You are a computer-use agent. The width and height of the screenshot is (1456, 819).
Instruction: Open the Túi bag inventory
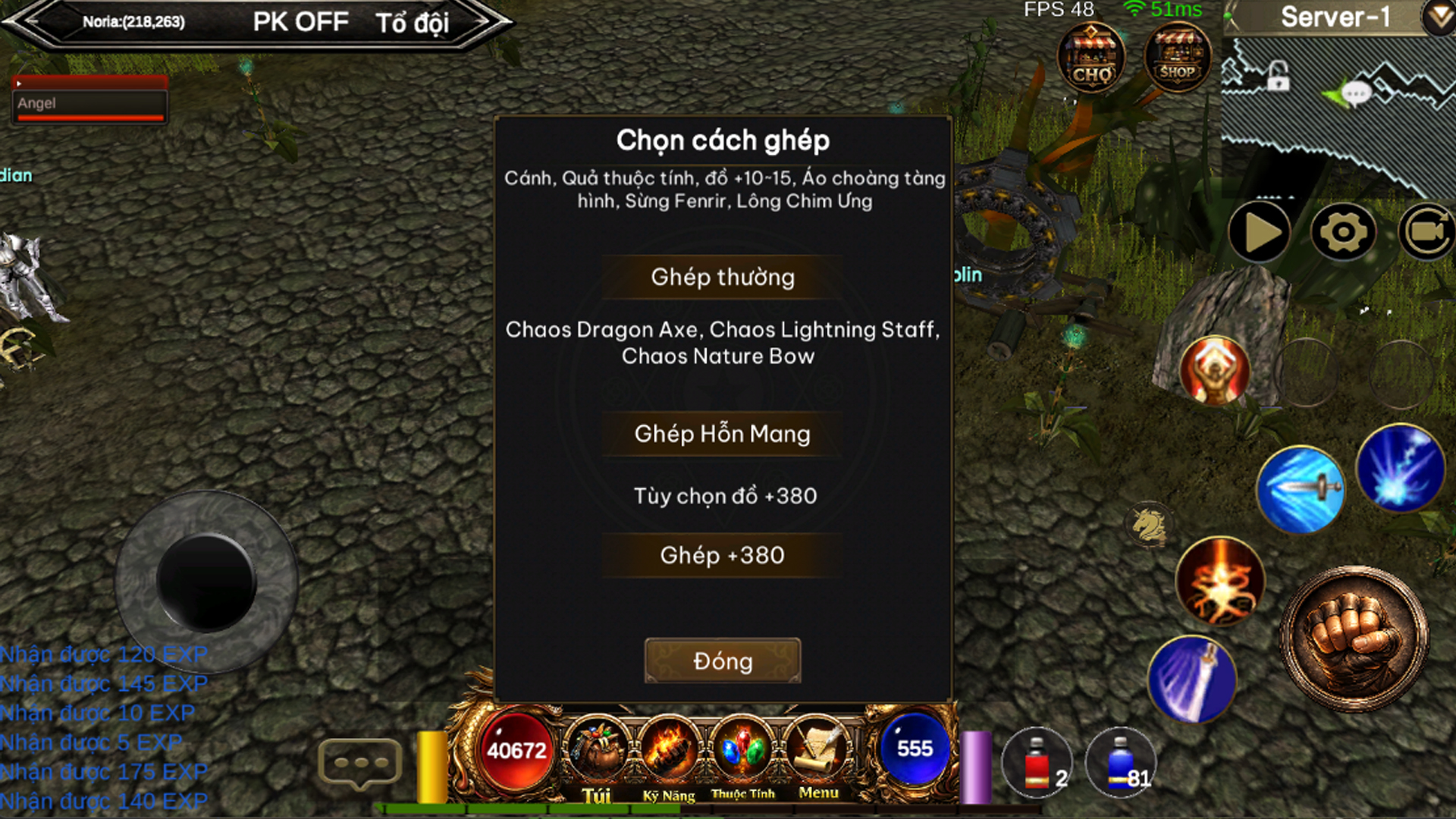point(597,755)
